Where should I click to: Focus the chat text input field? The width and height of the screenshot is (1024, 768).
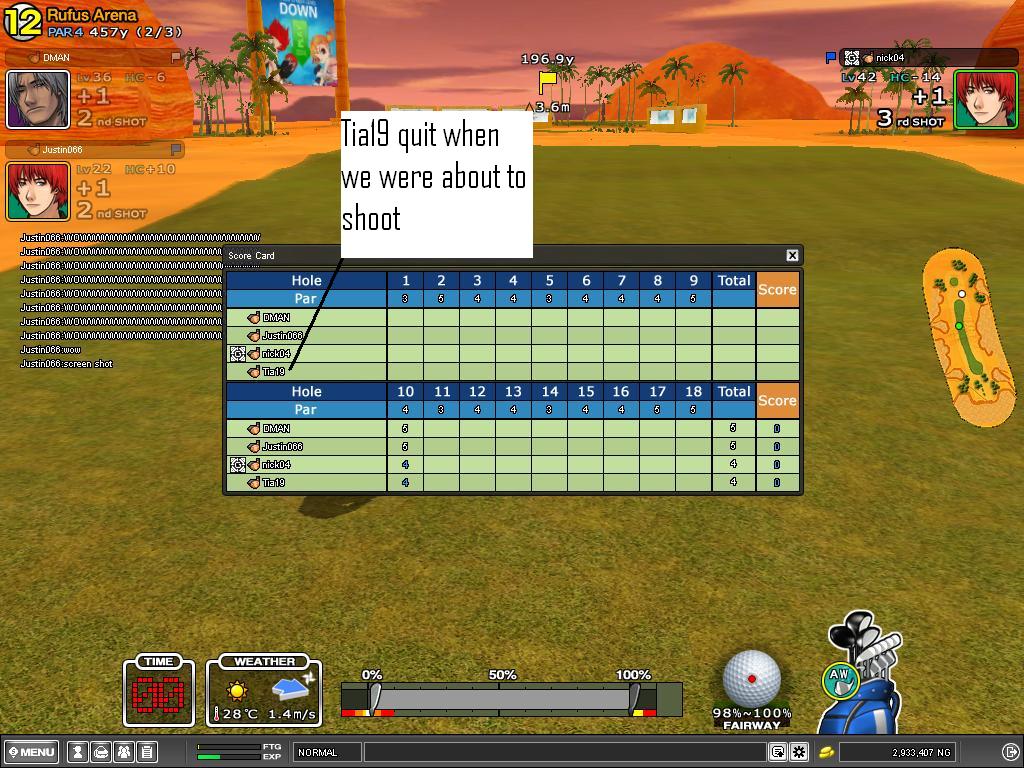[565, 752]
